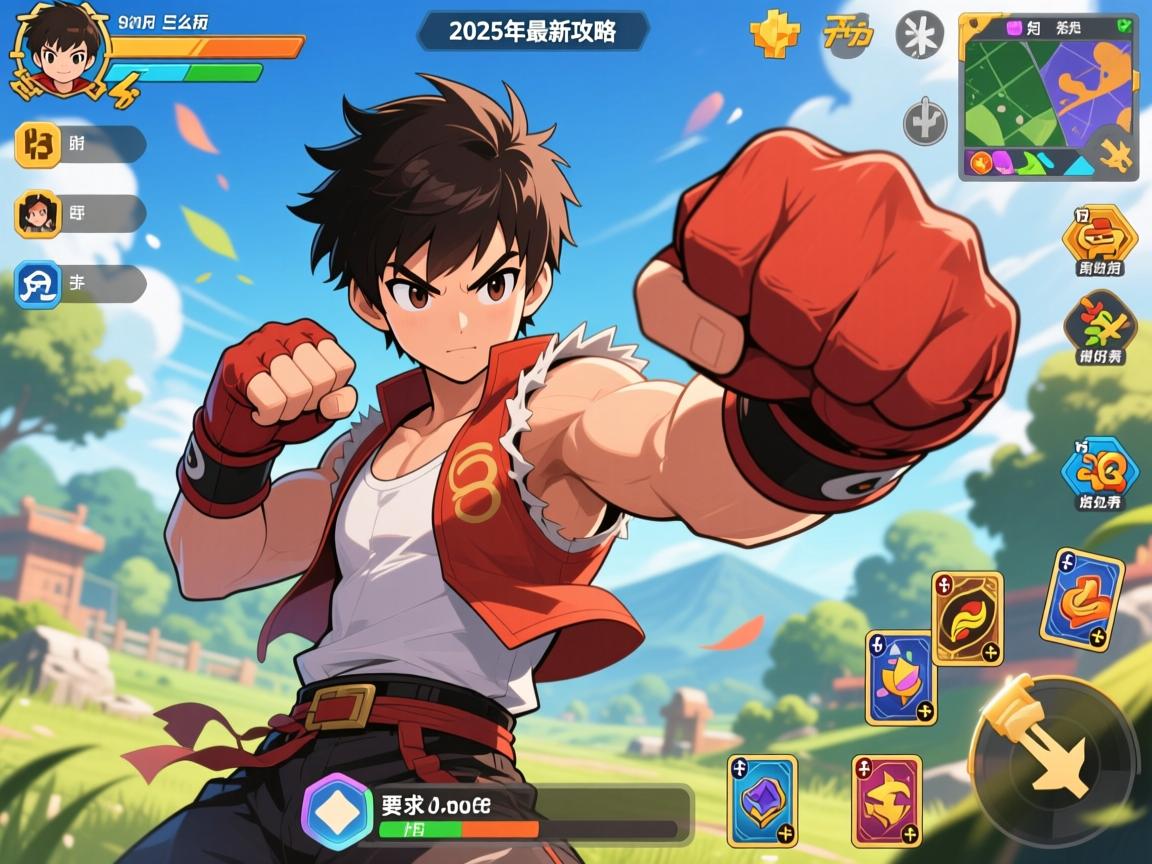Open the dark hexagon colorful star icon
Screen dimensions: 1152x864
[1099, 324]
